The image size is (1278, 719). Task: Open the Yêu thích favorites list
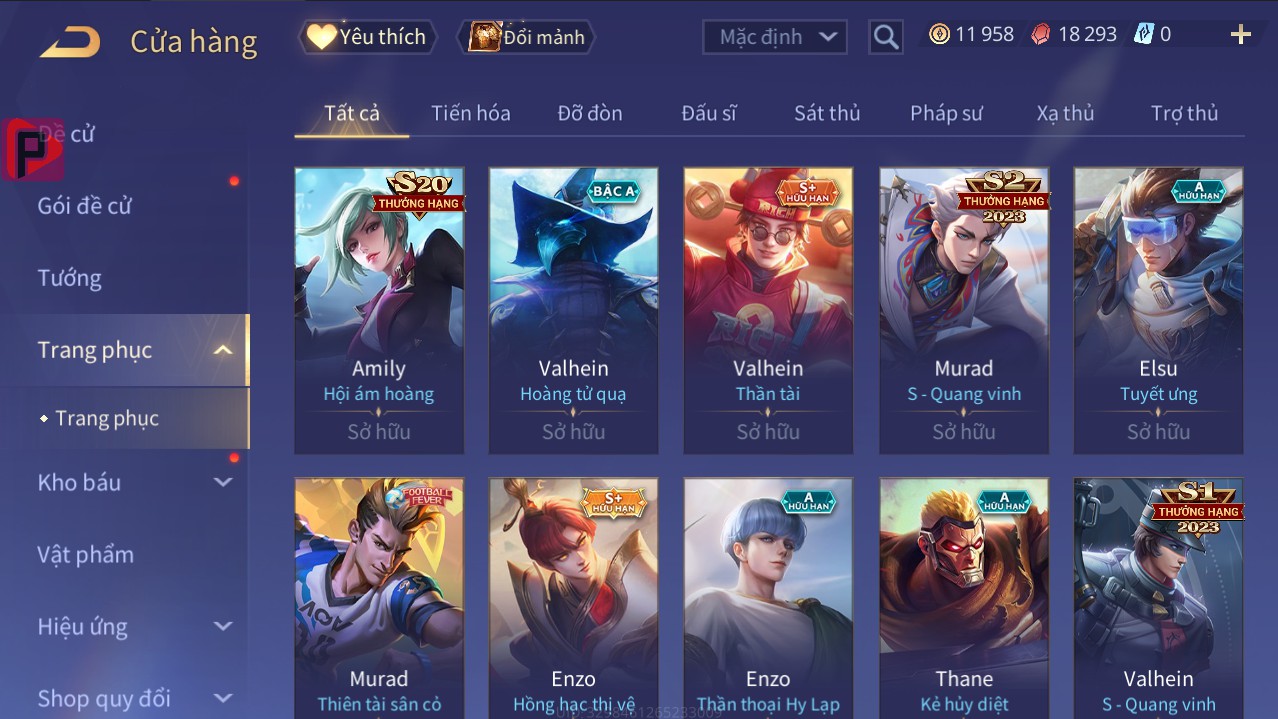pyautogui.click(x=368, y=37)
